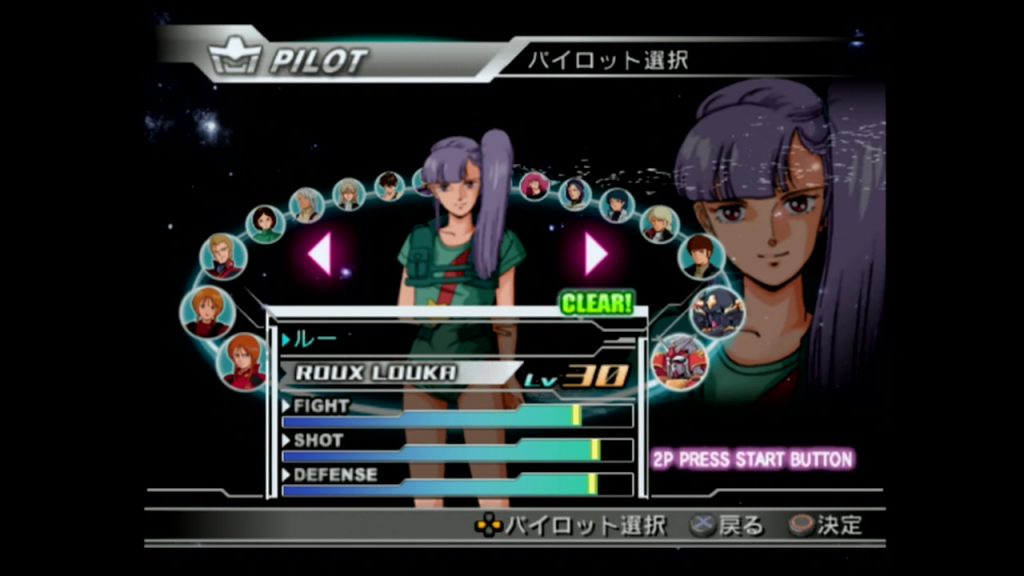This screenshot has height=576, width=1024.
Task: Pick the dark armored mech portrait
Action: tap(717, 310)
